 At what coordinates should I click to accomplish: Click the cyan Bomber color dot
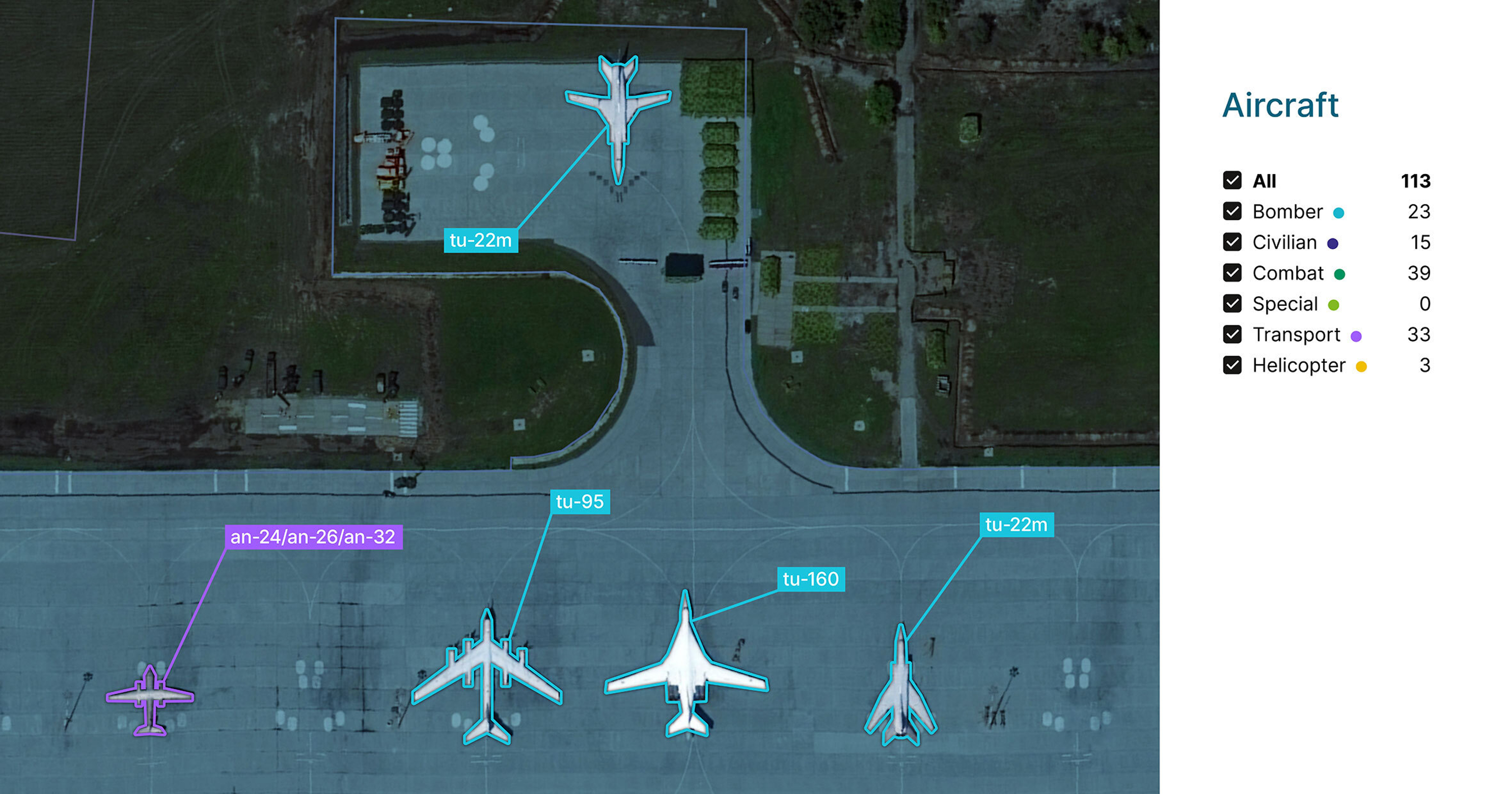click(1339, 212)
